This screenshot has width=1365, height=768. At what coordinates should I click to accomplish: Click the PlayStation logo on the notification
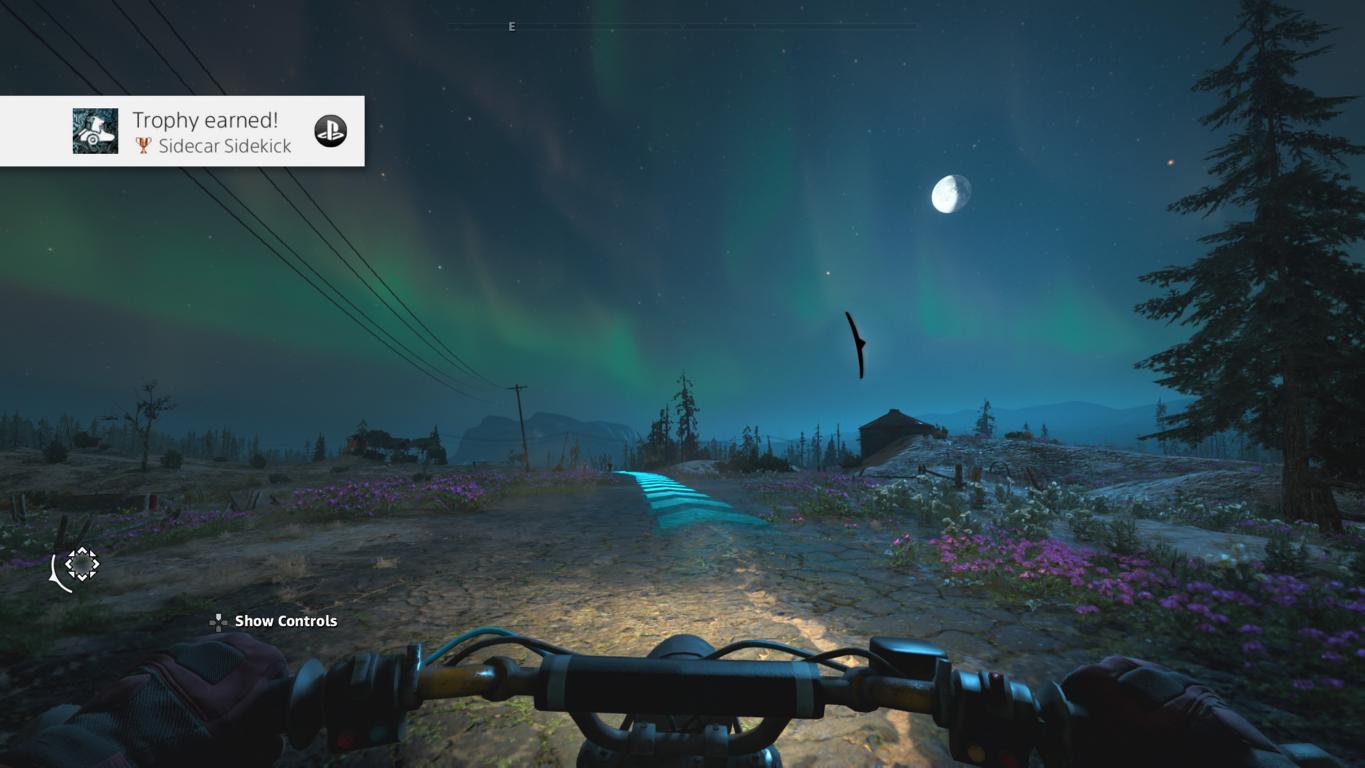pos(330,131)
